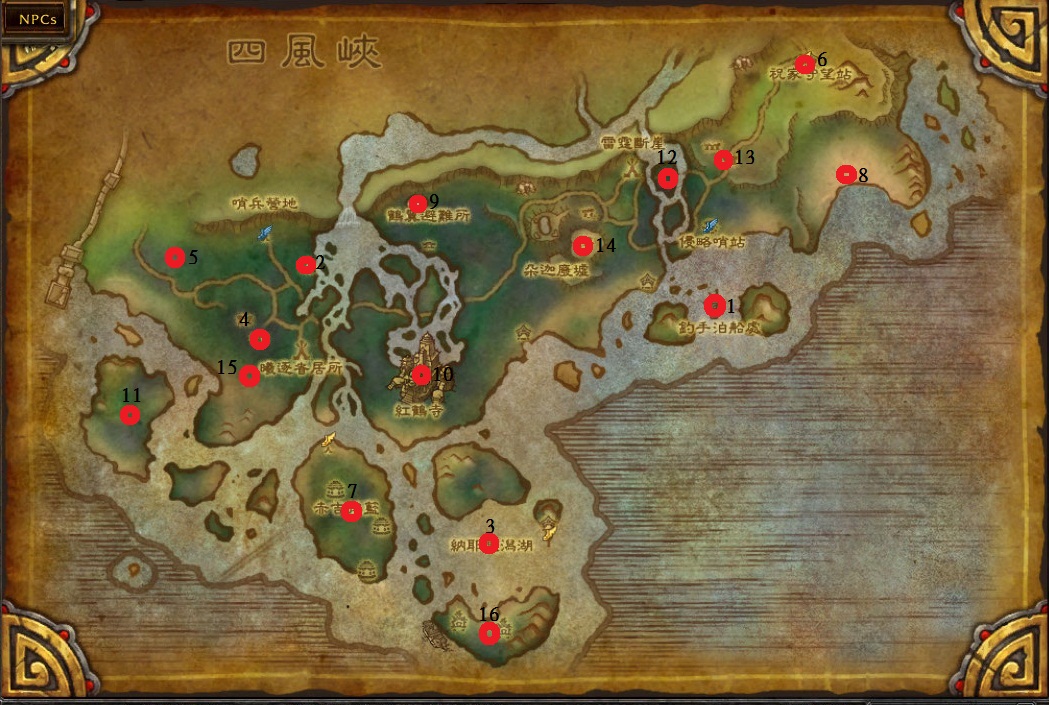This screenshot has height=705, width=1049.
Task: Pick map marker number 5
Action: [x=175, y=257]
